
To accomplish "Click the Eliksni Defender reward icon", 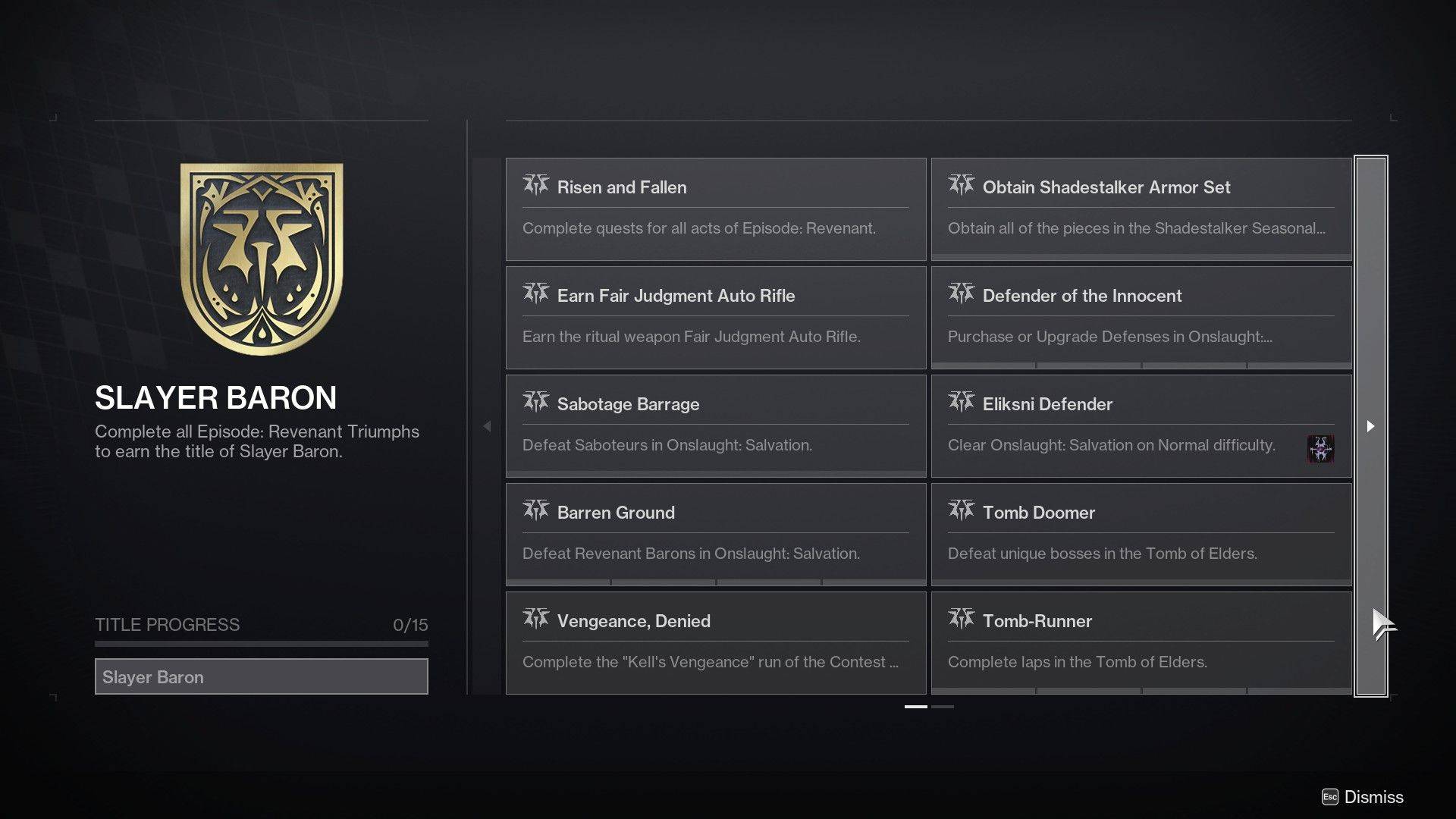I will [1320, 449].
